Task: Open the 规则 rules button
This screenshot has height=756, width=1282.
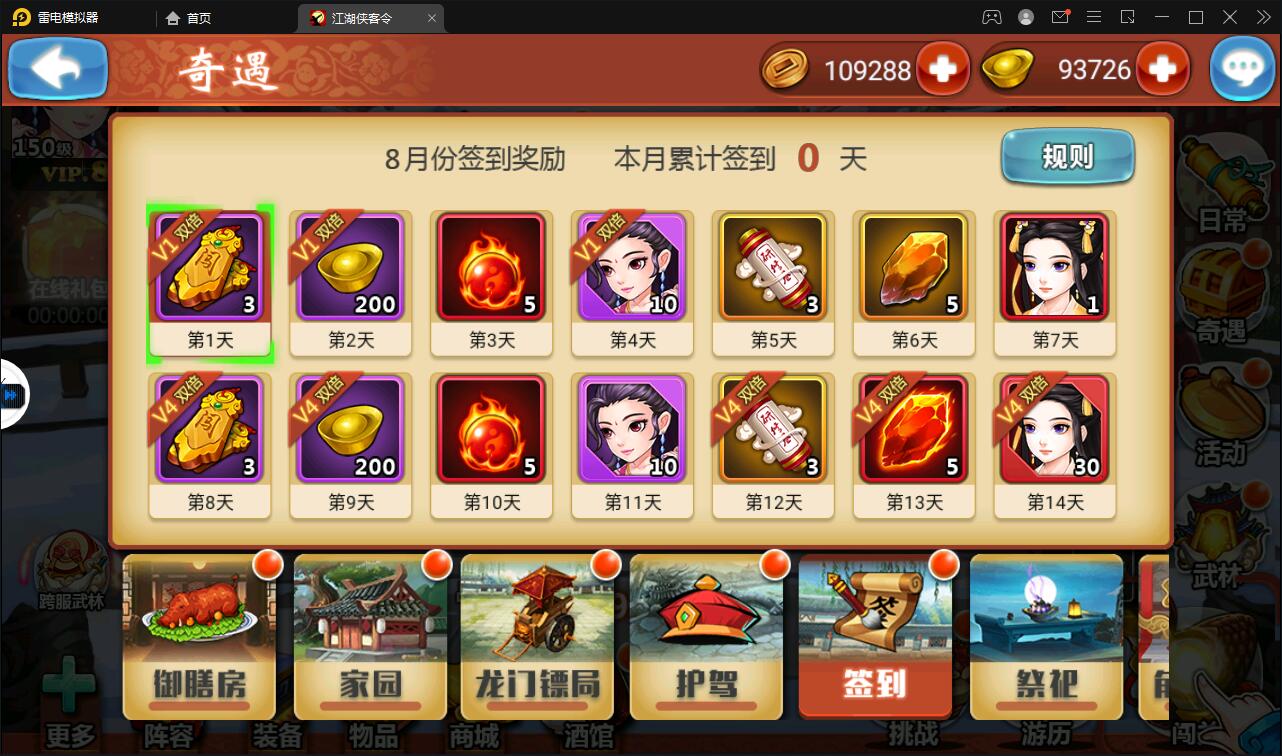Action: point(1066,157)
